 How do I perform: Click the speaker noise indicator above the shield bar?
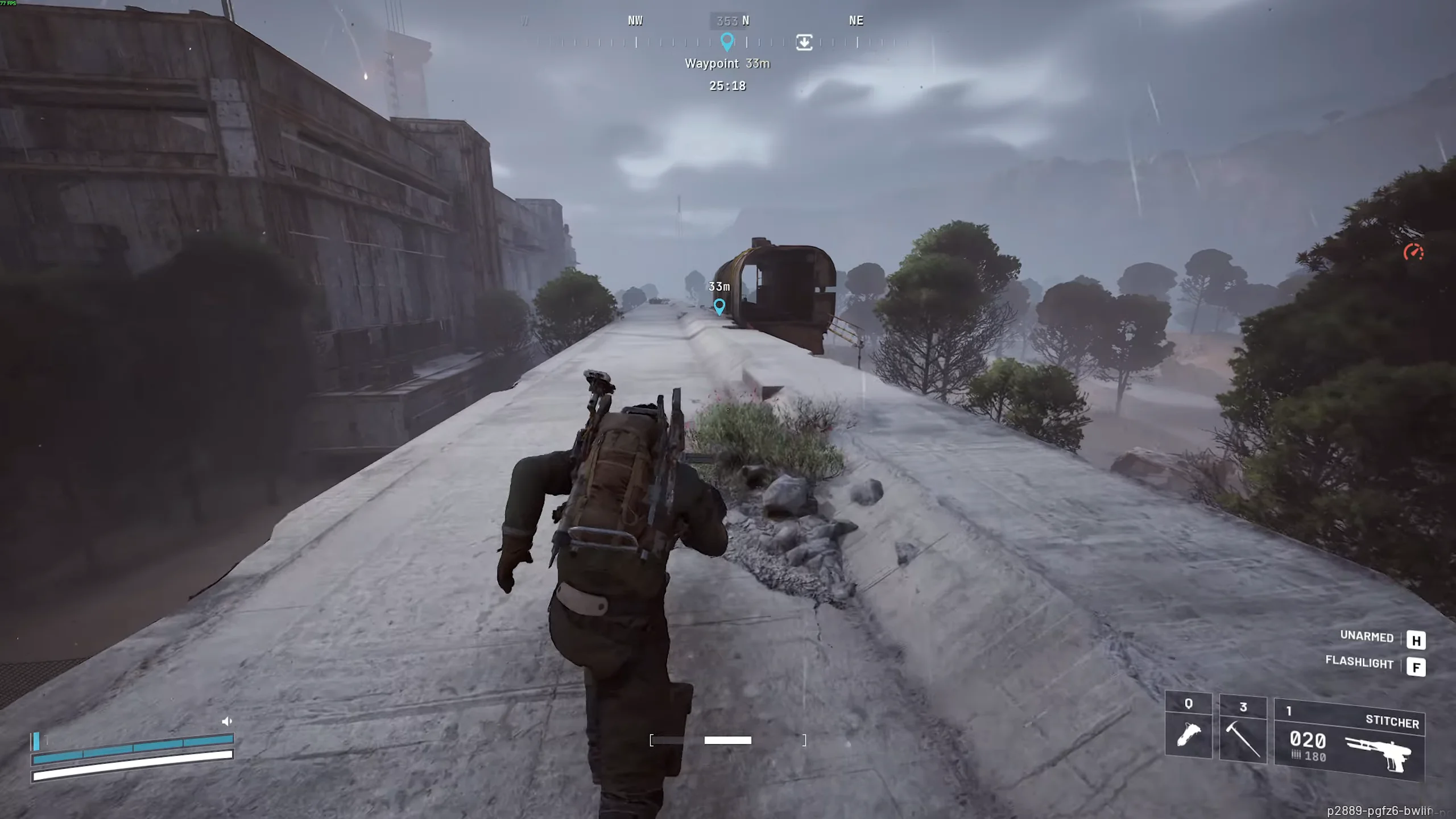(227, 721)
